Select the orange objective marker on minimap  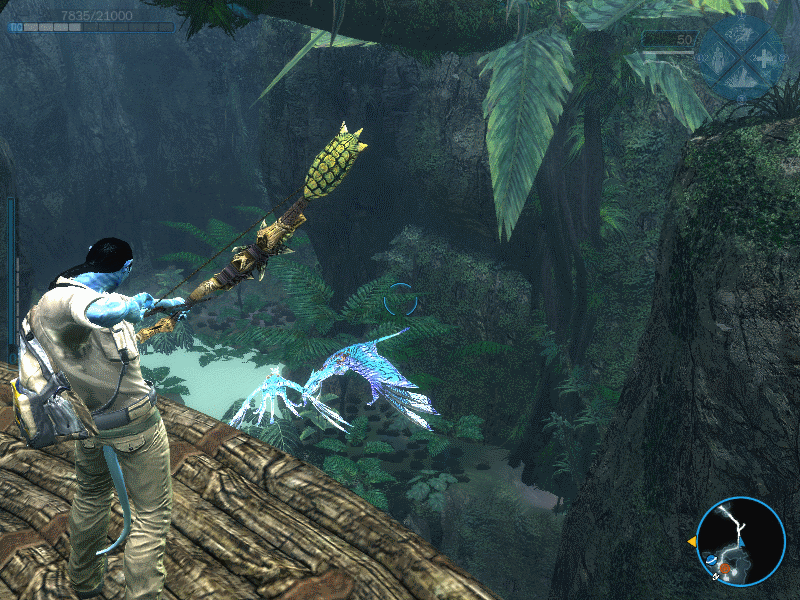(x=725, y=567)
